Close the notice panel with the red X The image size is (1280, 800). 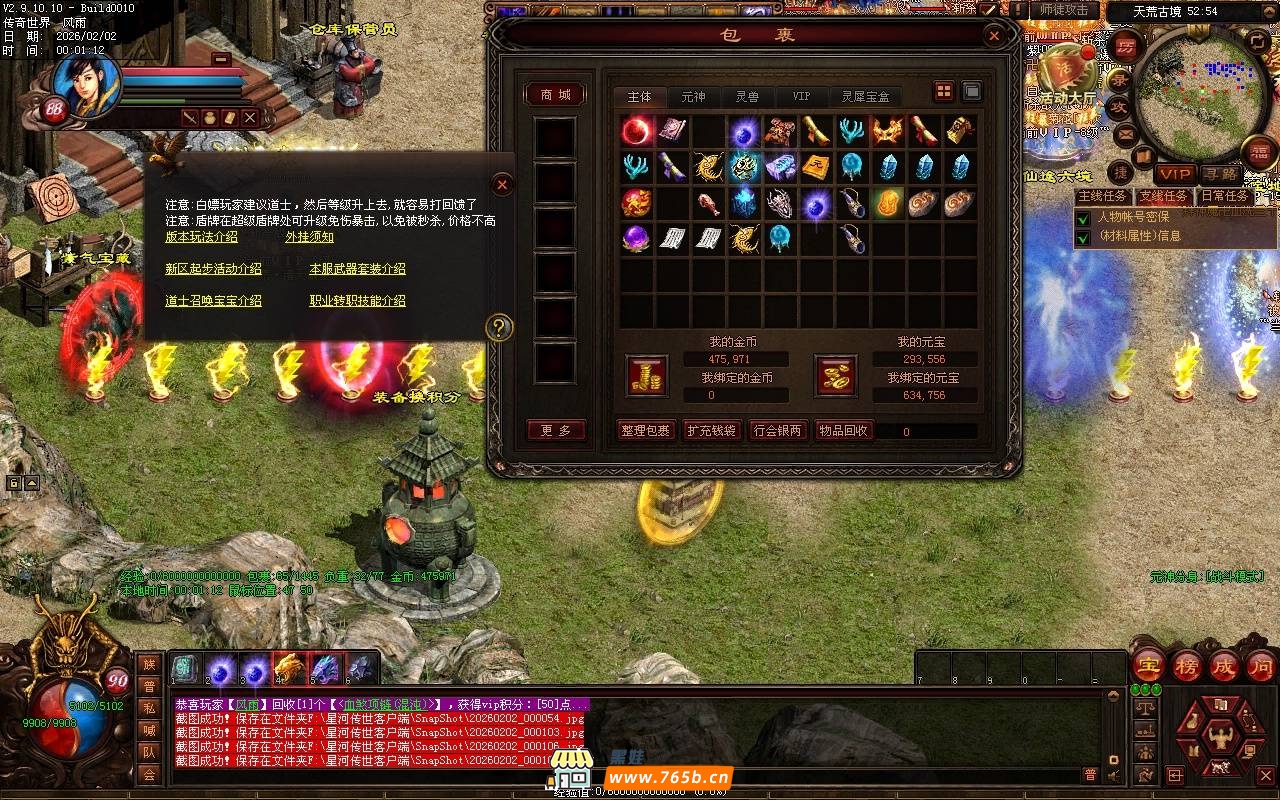[x=503, y=184]
